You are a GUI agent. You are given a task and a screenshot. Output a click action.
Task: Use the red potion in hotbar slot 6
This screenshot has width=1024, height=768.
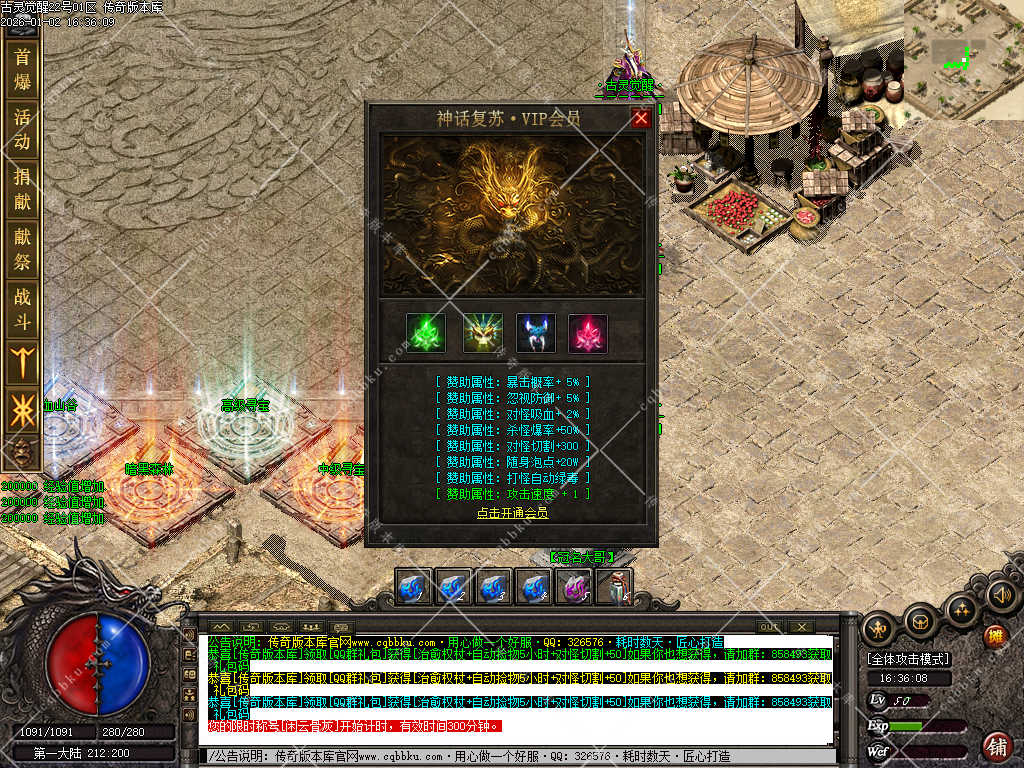(x=615, y=587)
